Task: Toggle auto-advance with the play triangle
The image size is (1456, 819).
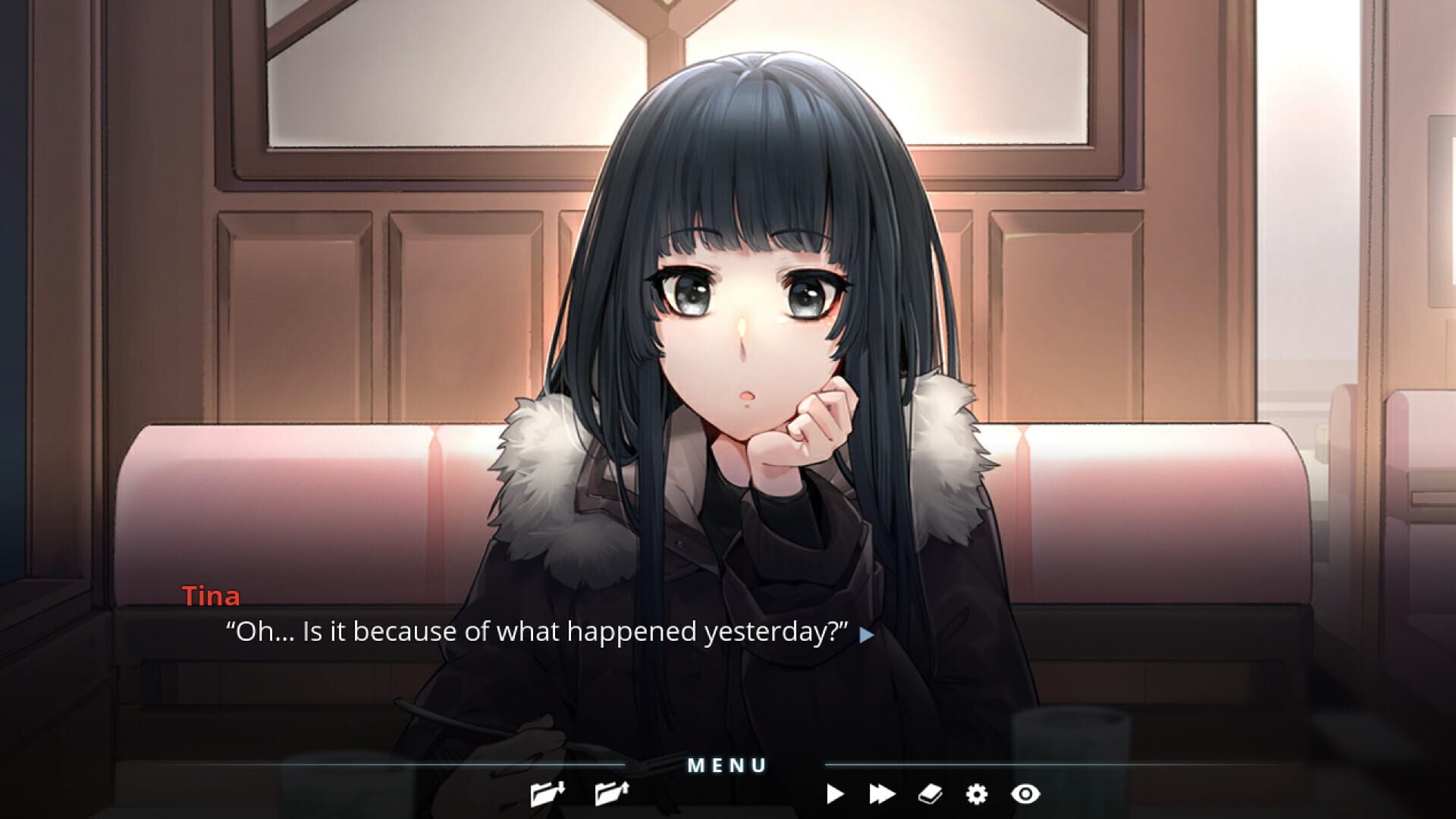Action: (x=836, y=793)
